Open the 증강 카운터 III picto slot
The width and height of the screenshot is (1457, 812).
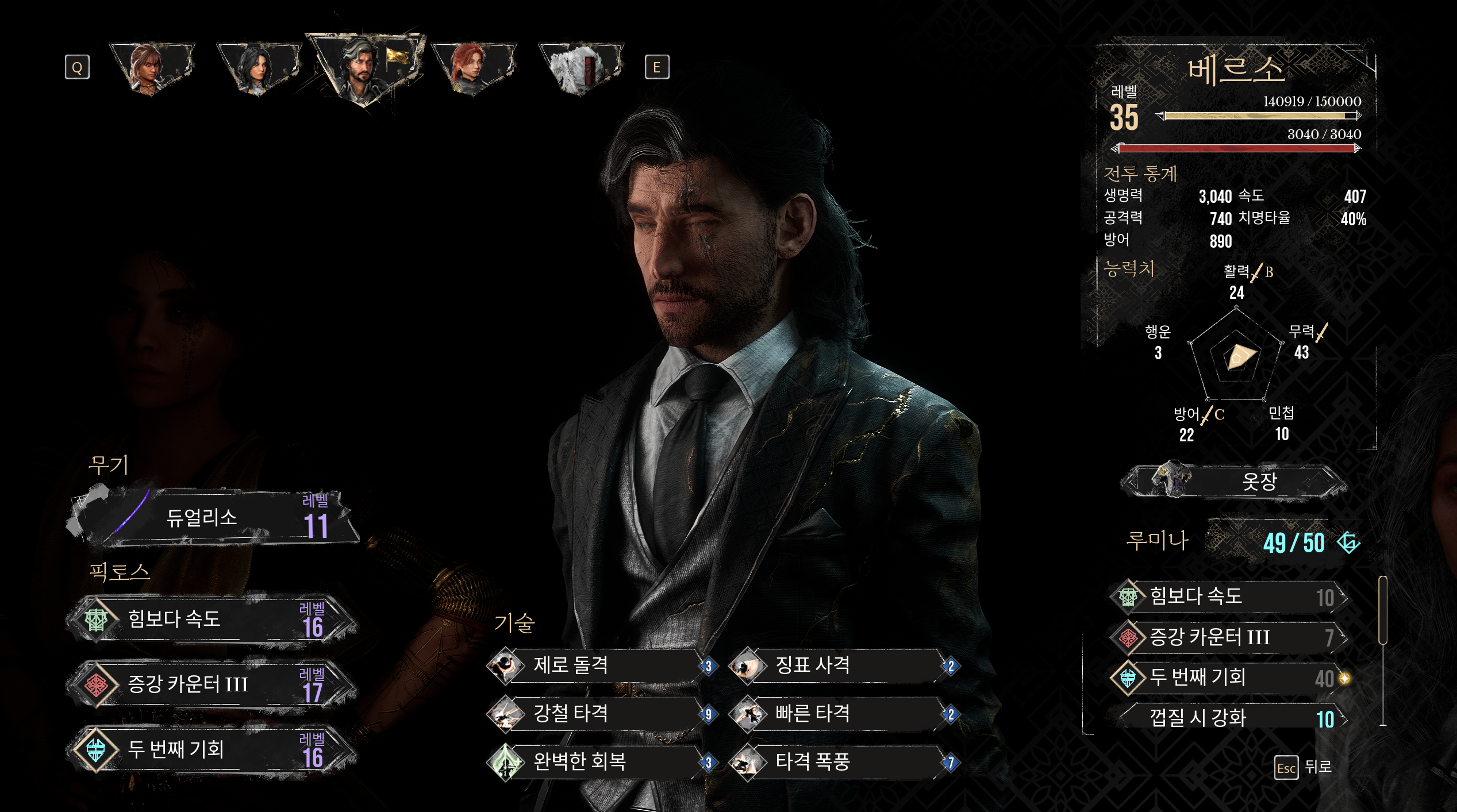click(213, 684)
